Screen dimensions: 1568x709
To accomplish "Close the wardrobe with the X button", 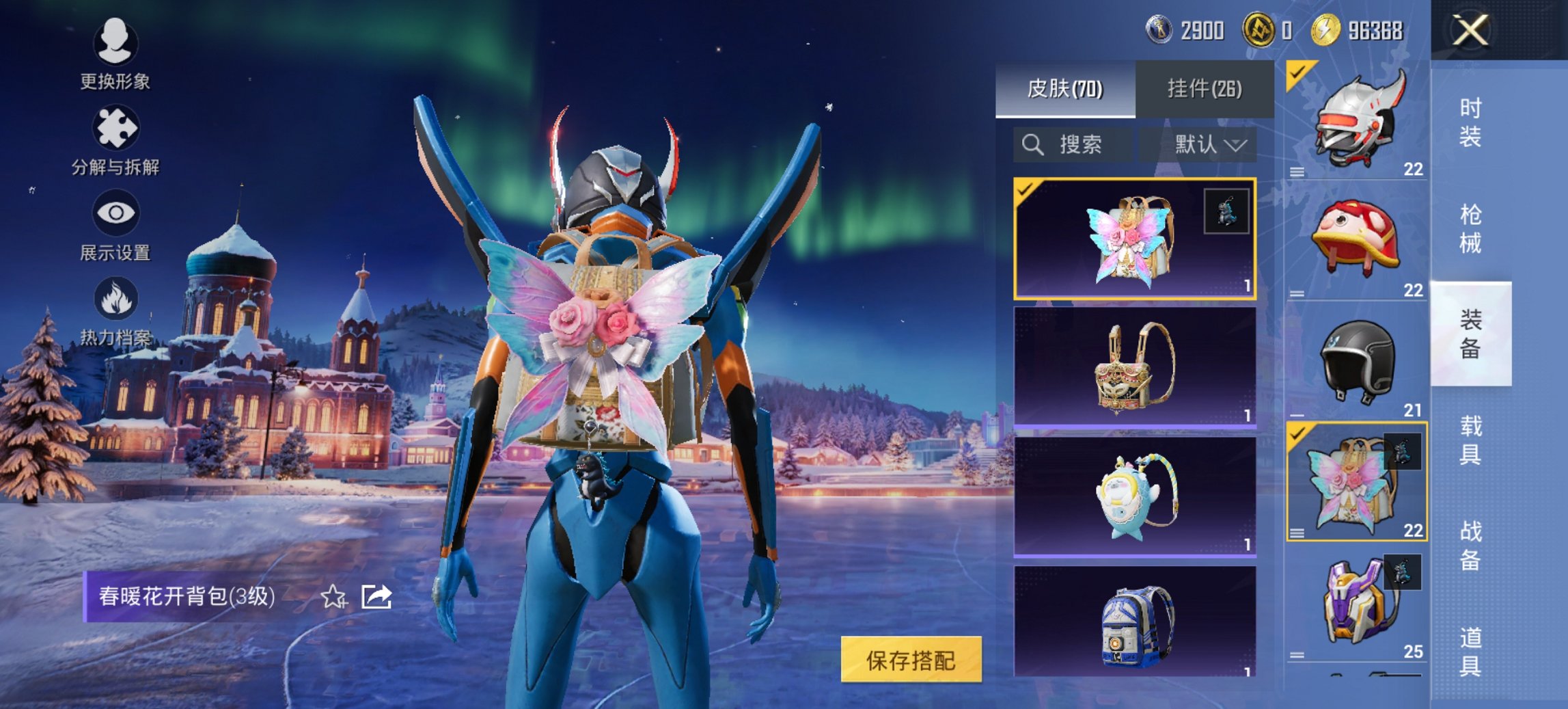I will point(1470,31).
